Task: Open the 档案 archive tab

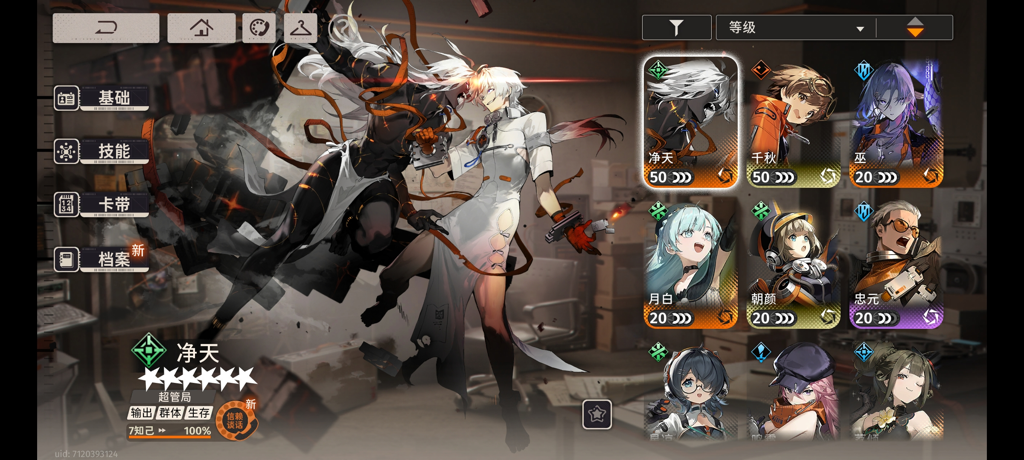Action: click(103, 259)
